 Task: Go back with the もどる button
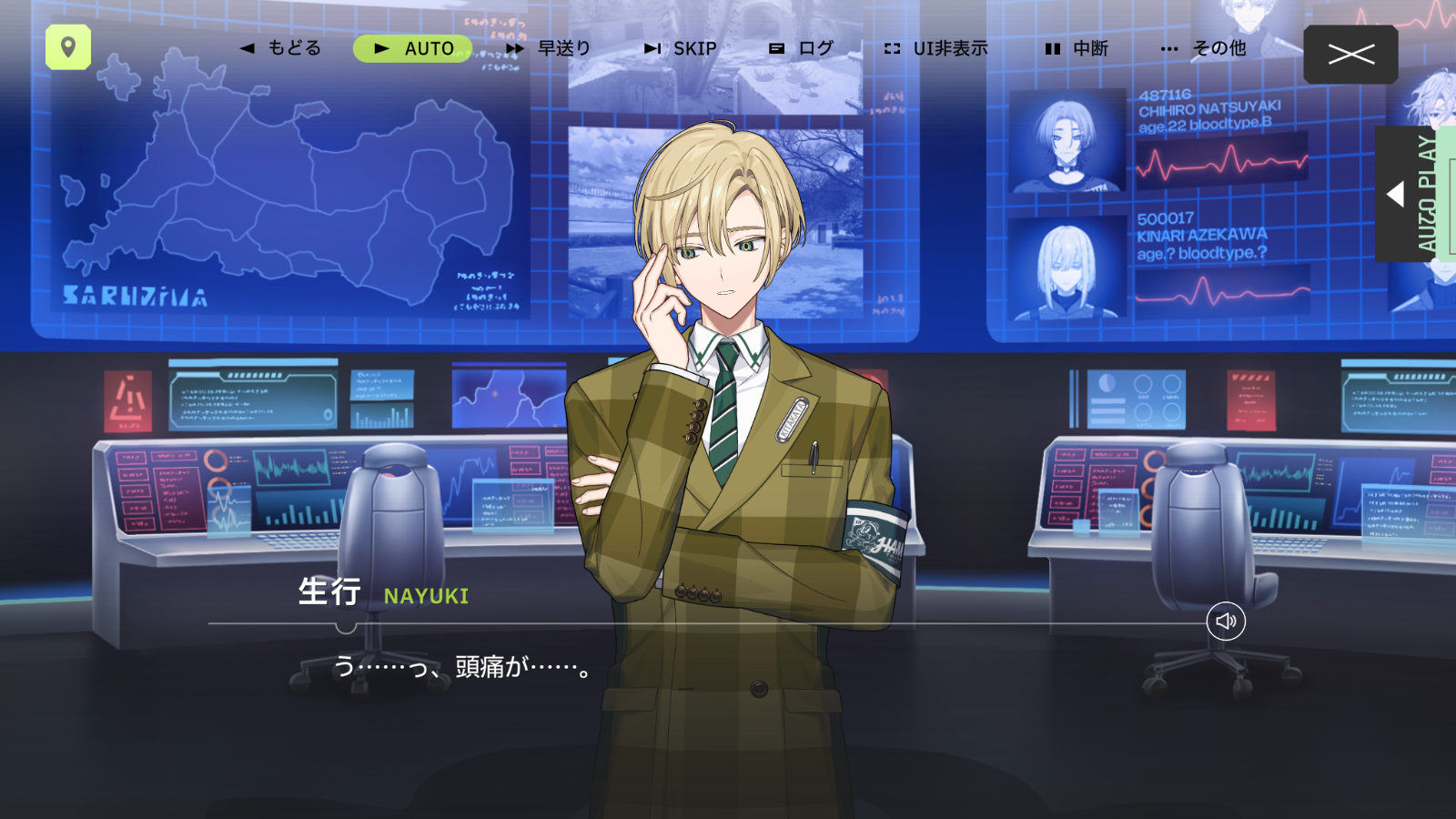point(281,48)
